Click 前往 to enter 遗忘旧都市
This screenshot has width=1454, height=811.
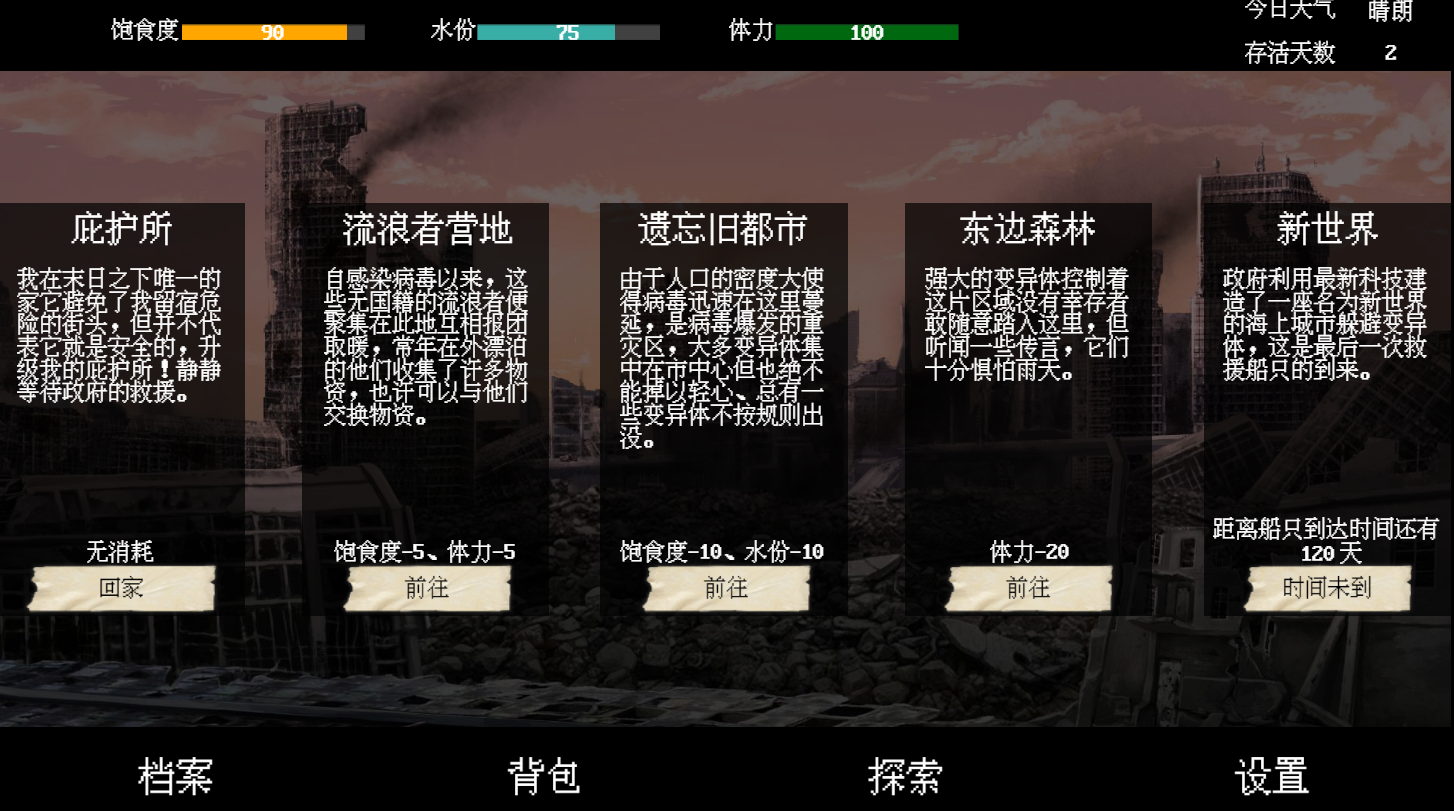coord(726,588)
